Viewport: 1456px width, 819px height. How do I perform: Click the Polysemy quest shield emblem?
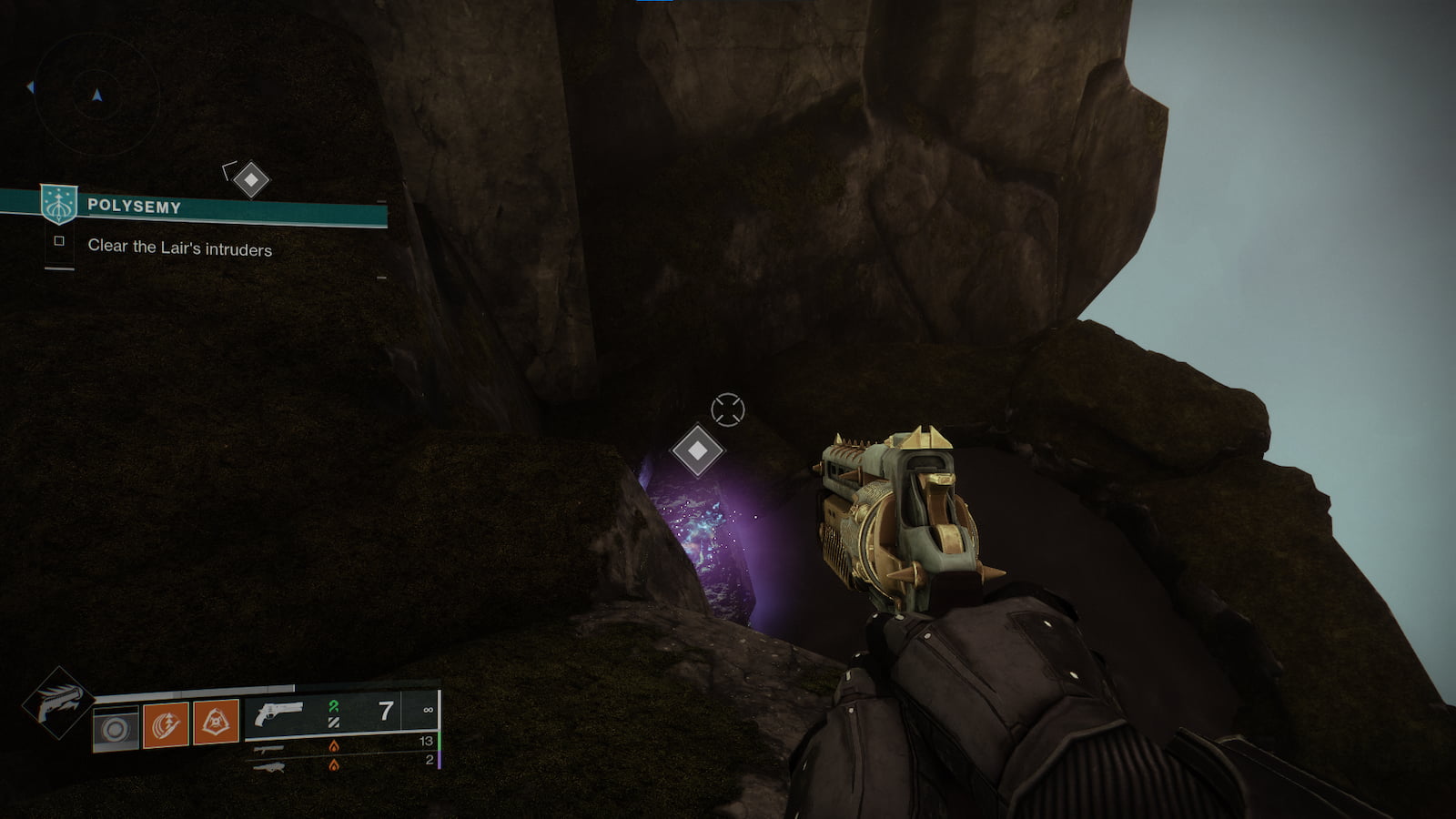pos(57,205)
